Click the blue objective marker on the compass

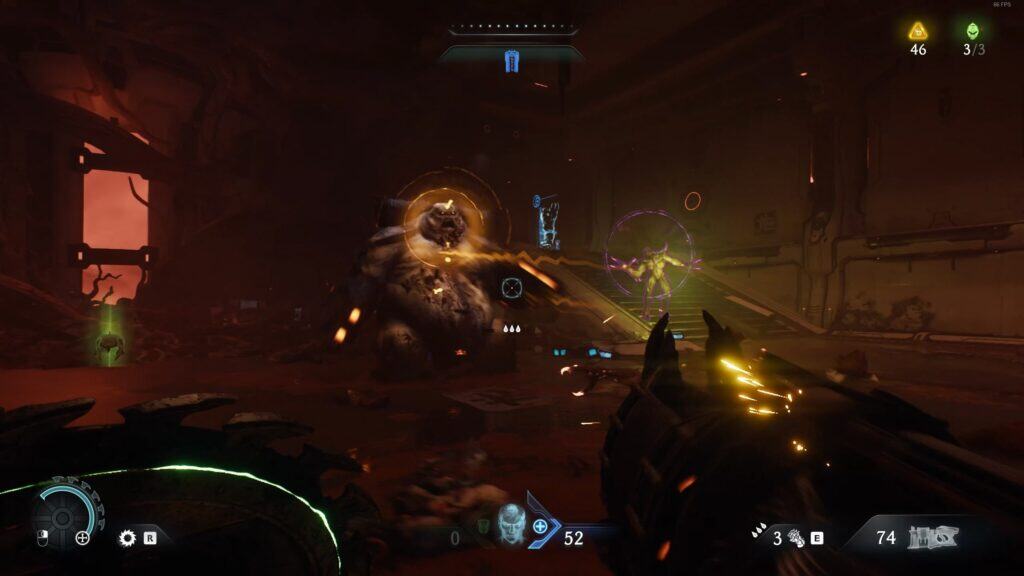point(512,62)
